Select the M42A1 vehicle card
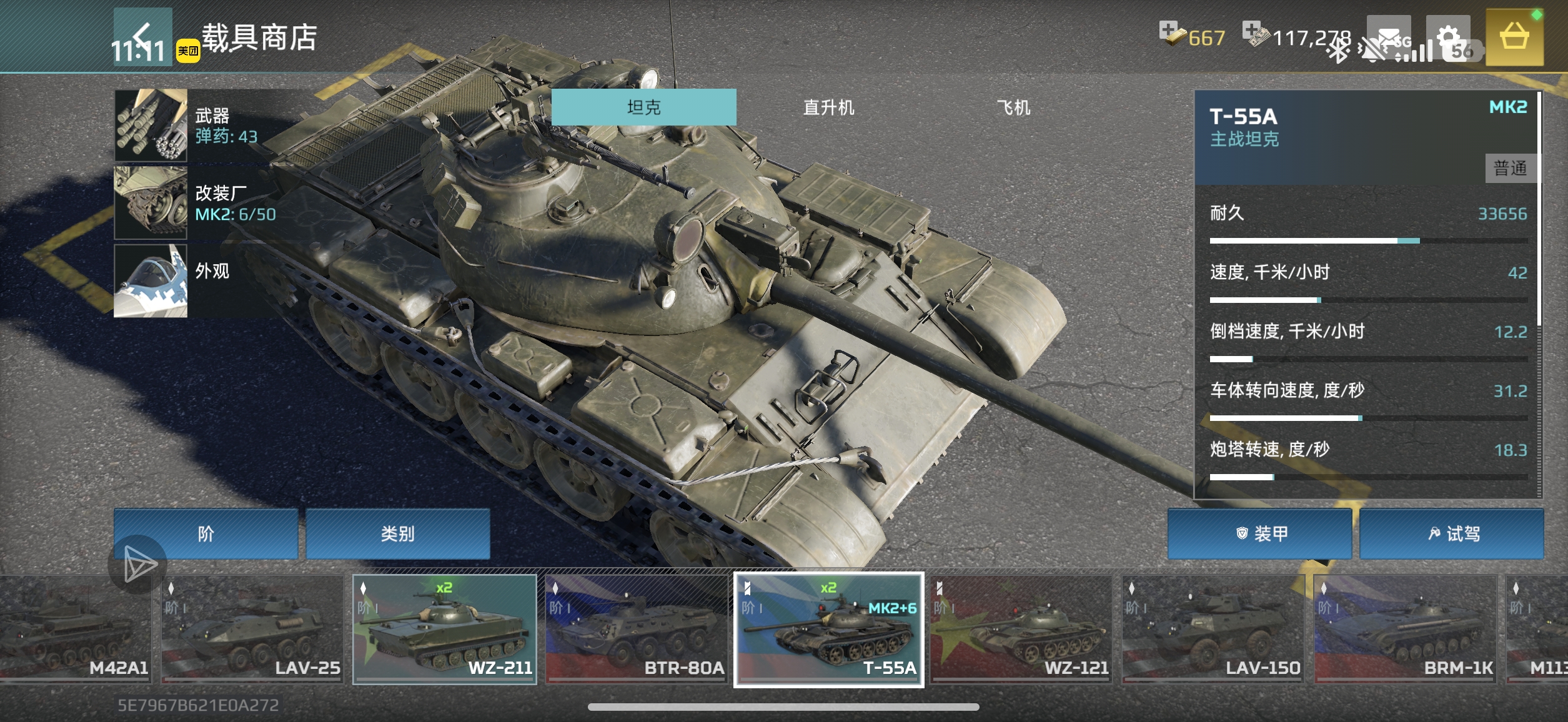 click(x=75, y=630)
